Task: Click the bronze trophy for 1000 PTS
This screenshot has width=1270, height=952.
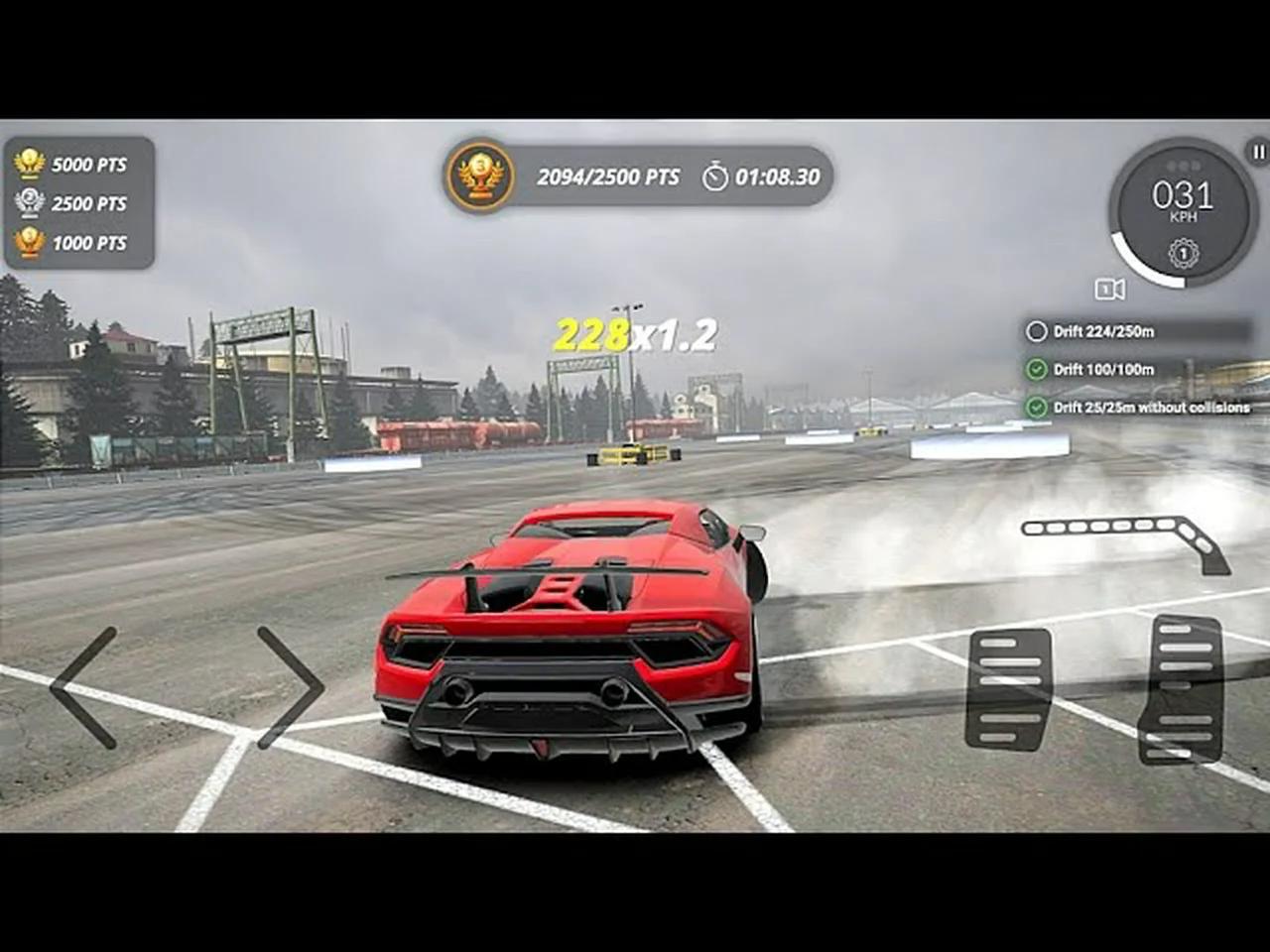Action: coord(28,243)
